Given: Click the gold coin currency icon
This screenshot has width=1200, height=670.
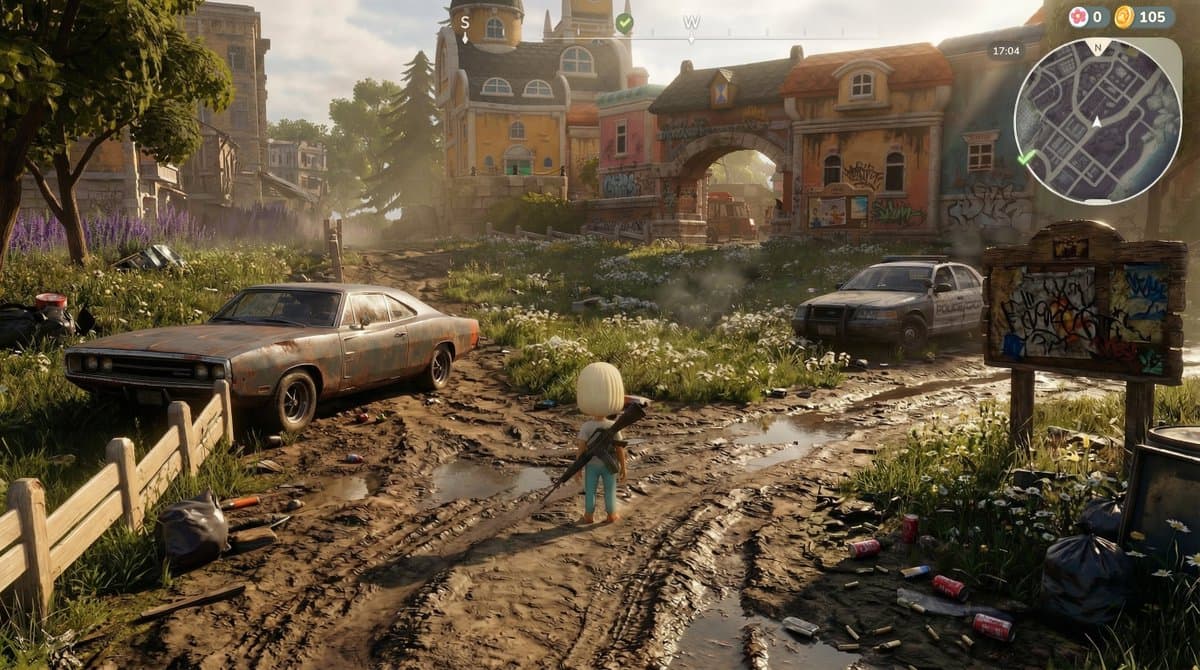Looking at the screenshot, I should 1124,17.
